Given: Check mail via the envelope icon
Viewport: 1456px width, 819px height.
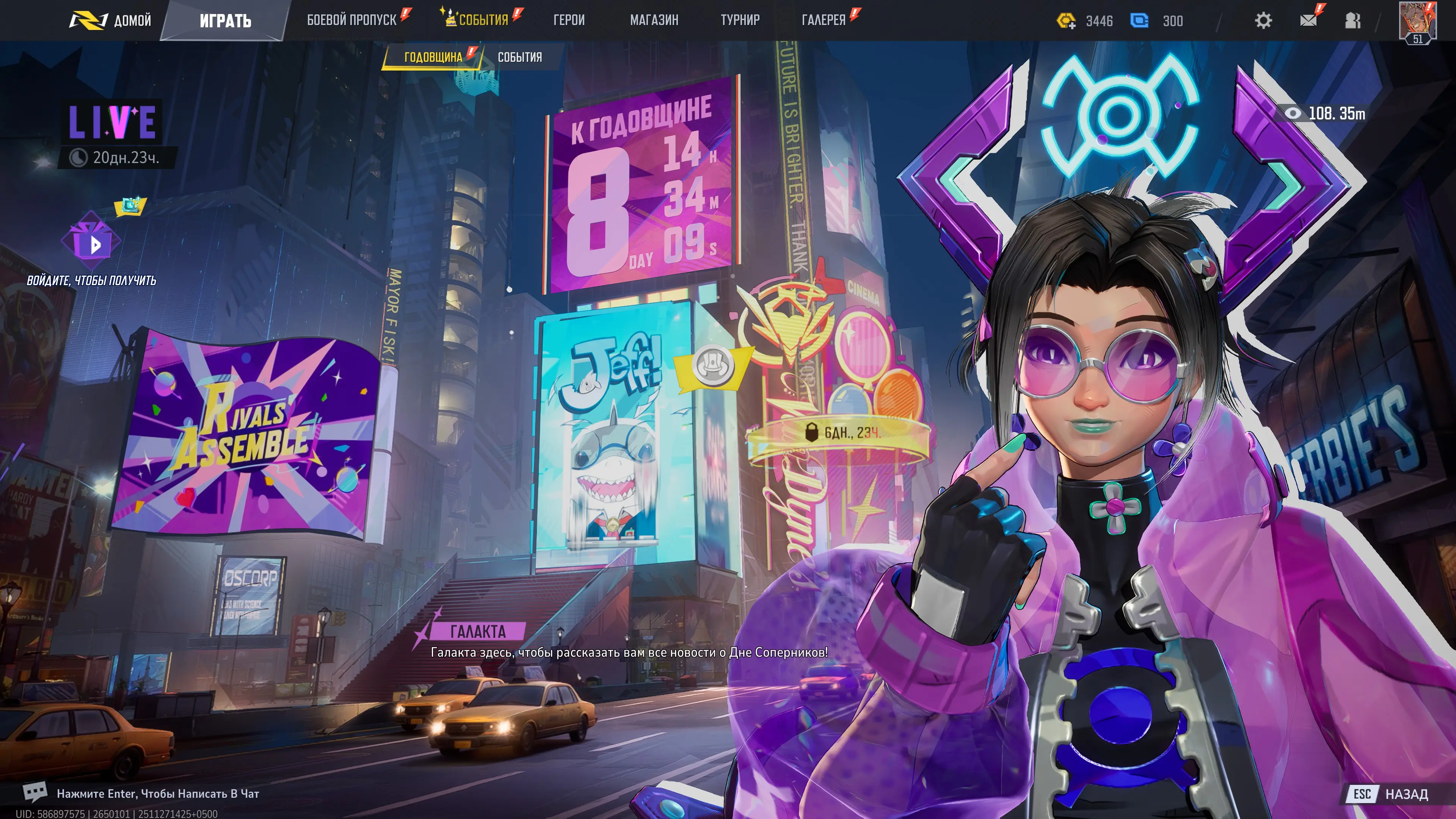Looking at the screenshot, I should tap(1308, 21).
